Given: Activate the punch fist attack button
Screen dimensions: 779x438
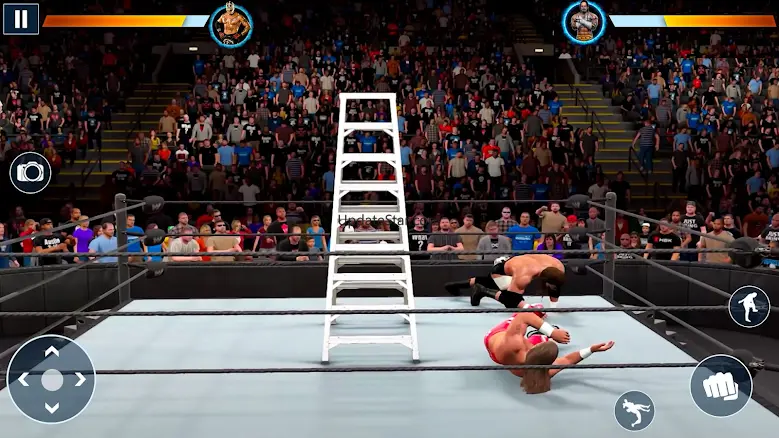Looking at the screenshot, I should point(720,385).
